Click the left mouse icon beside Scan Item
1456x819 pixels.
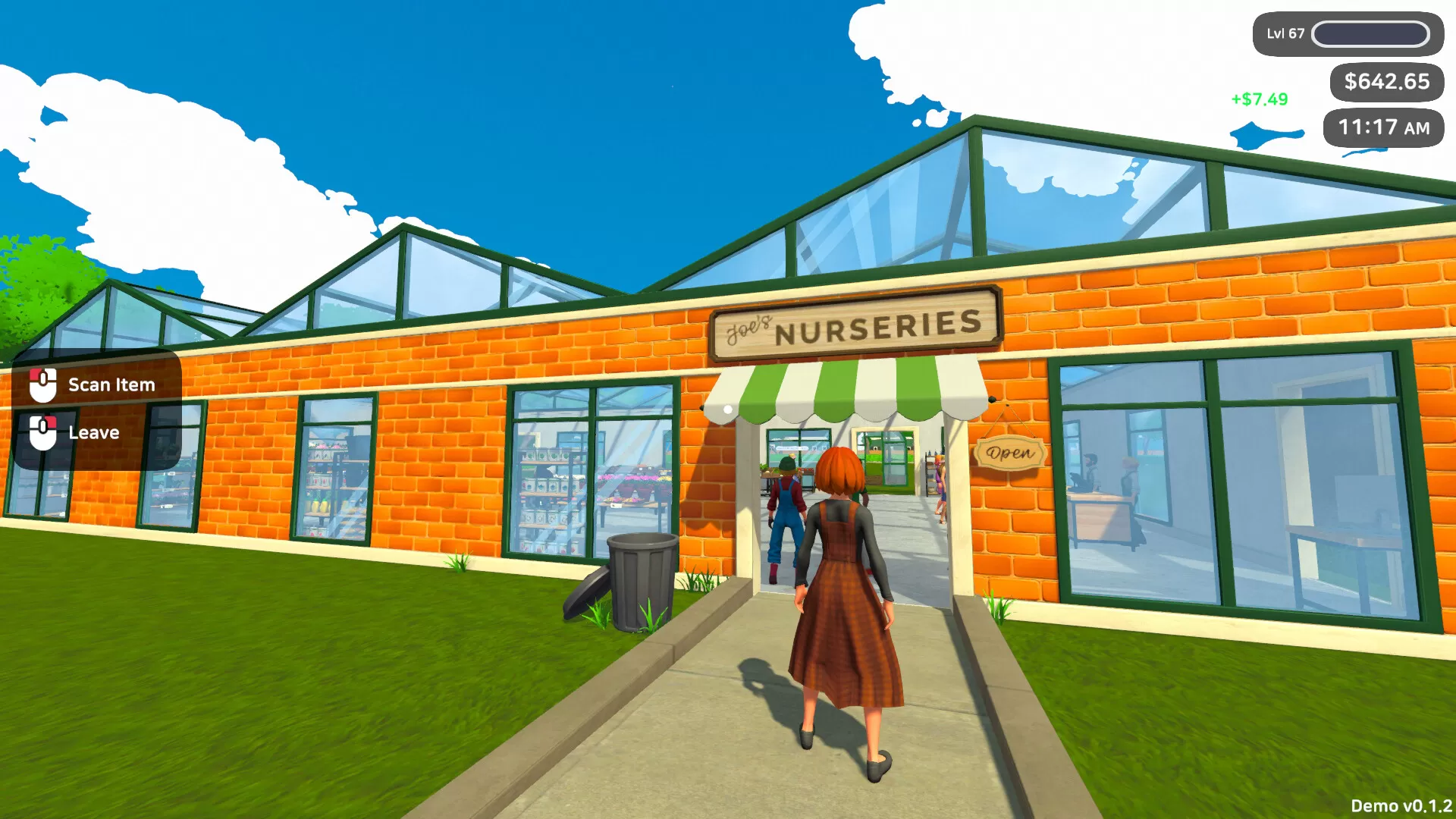point(44,384)
